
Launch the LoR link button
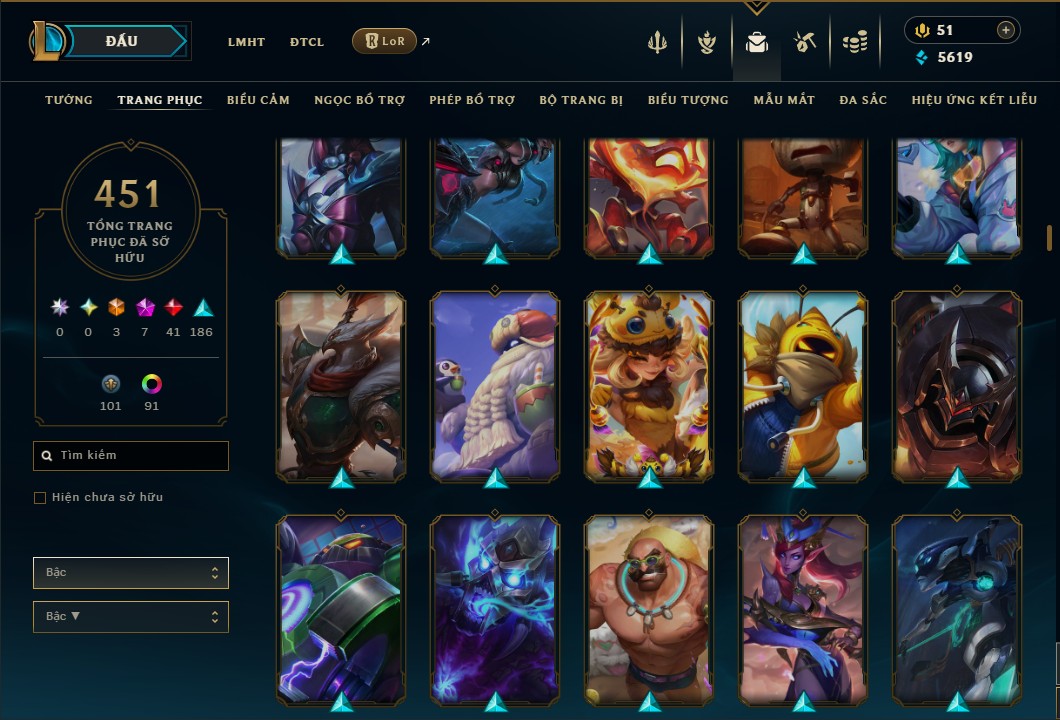pyautogui.click(x=384, y=41)
